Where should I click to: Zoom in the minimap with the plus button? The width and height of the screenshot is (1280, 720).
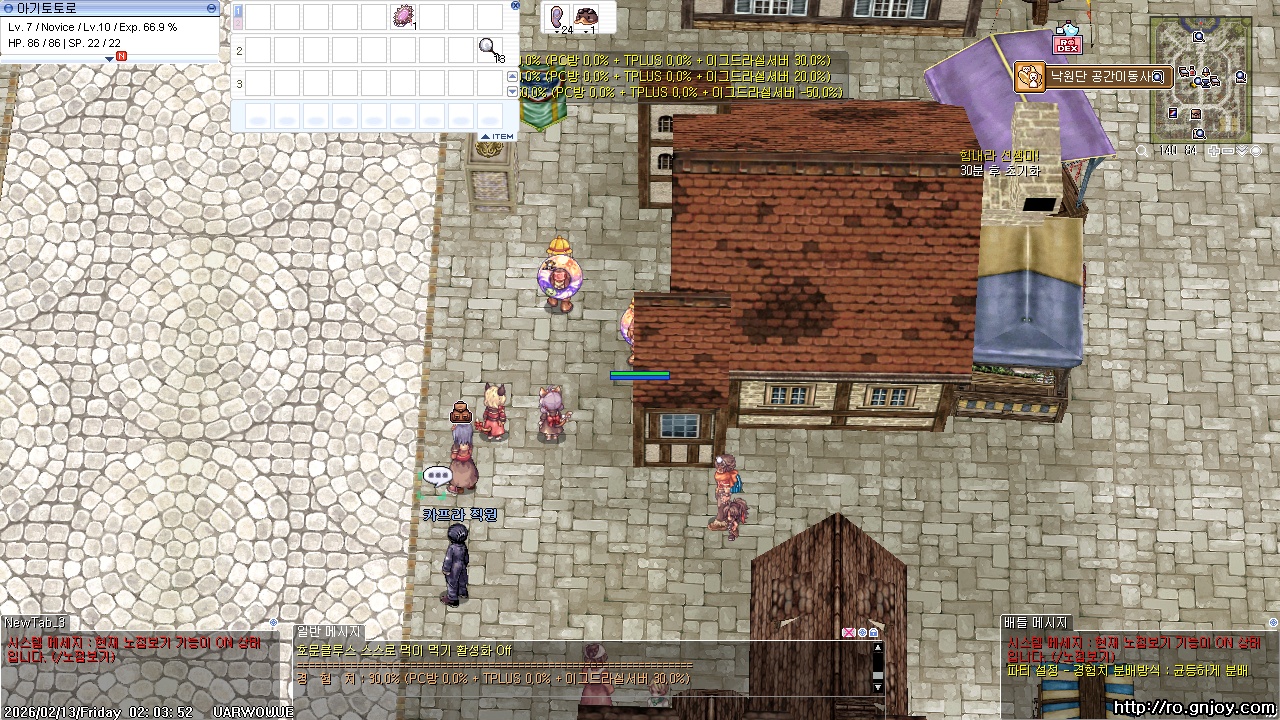click(1213, 151)
